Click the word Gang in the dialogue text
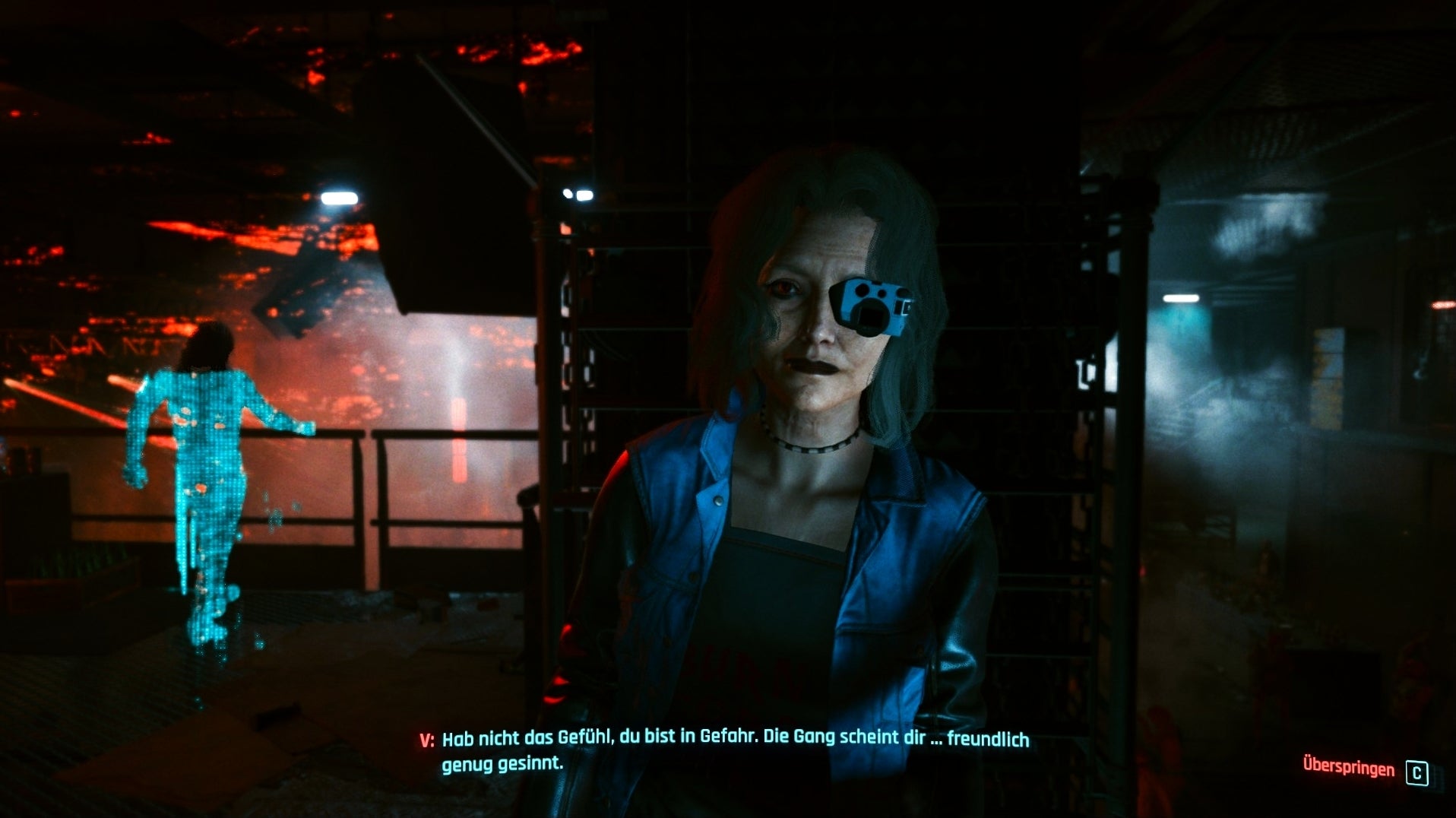 813,736
